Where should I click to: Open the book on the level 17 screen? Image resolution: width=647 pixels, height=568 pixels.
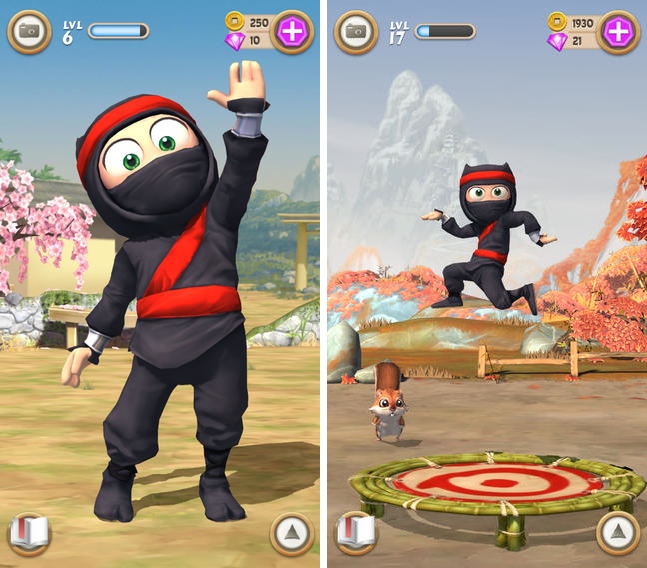[x=355, y=534]
